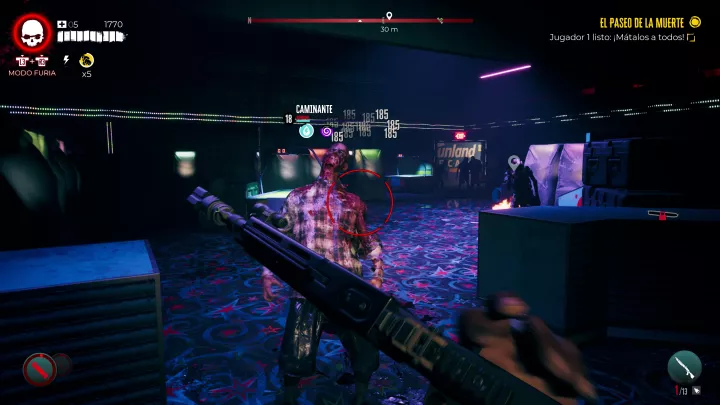Select the lightning bolt status icon
This screenshot has width=720, height=405.
[67, 60]
